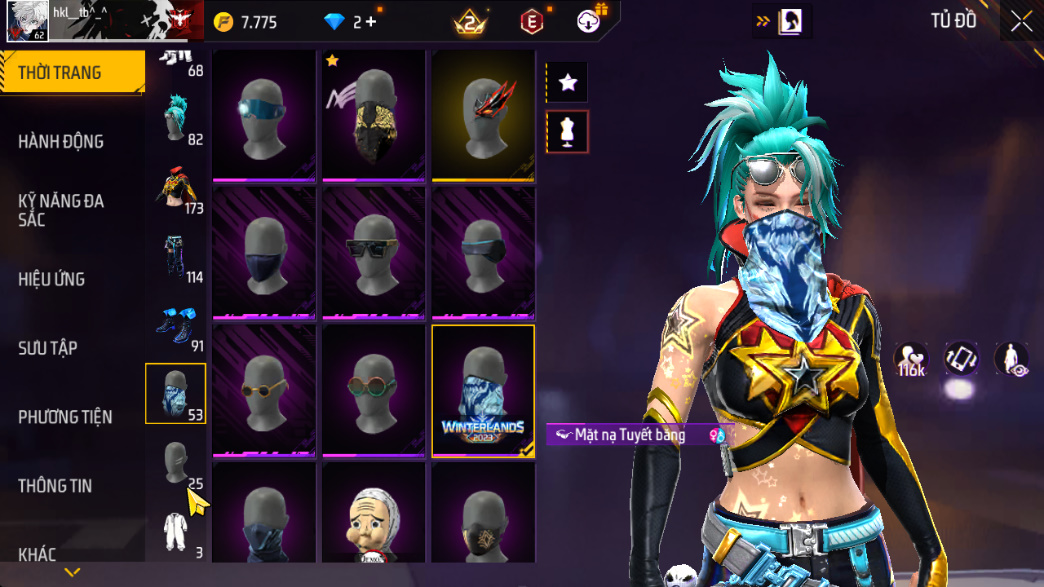Choose the old granny face mask
This screenshot has width=1044, height=587.
[374, 517]
